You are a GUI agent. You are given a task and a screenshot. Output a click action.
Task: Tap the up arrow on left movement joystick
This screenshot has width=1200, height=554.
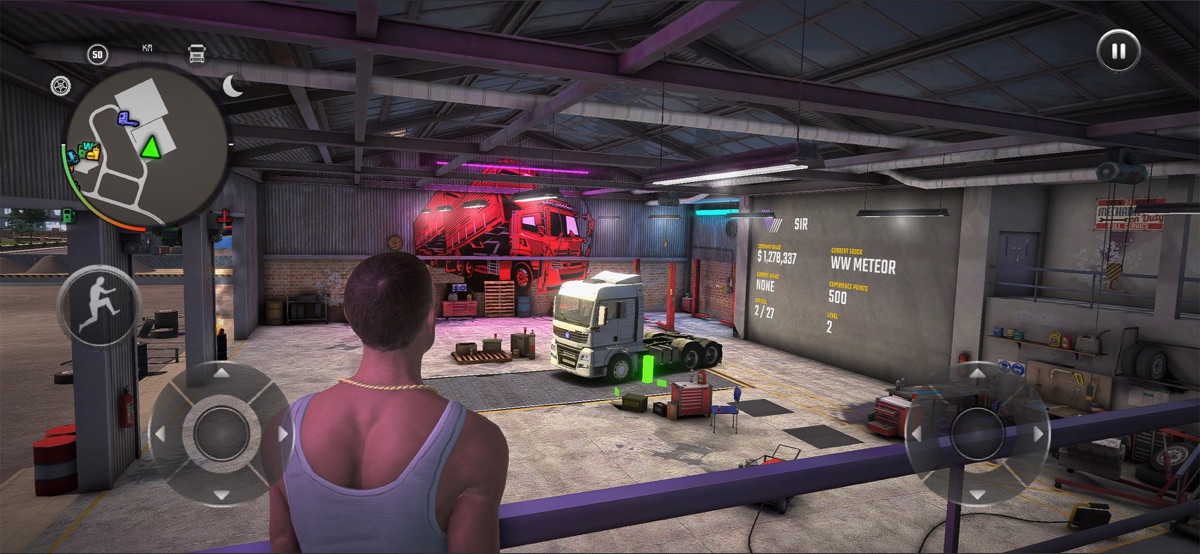point(221,373)
